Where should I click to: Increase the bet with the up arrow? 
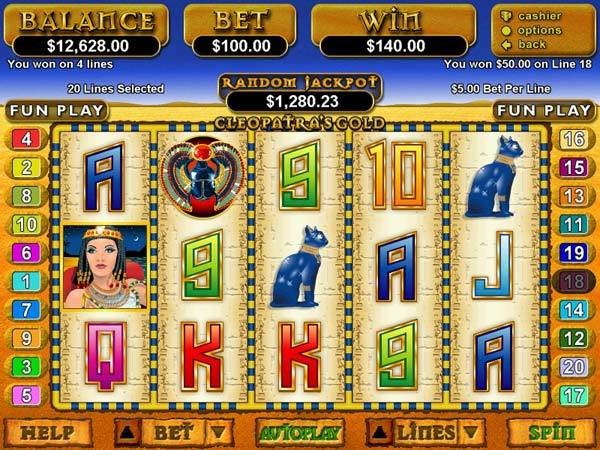point(127,433)
